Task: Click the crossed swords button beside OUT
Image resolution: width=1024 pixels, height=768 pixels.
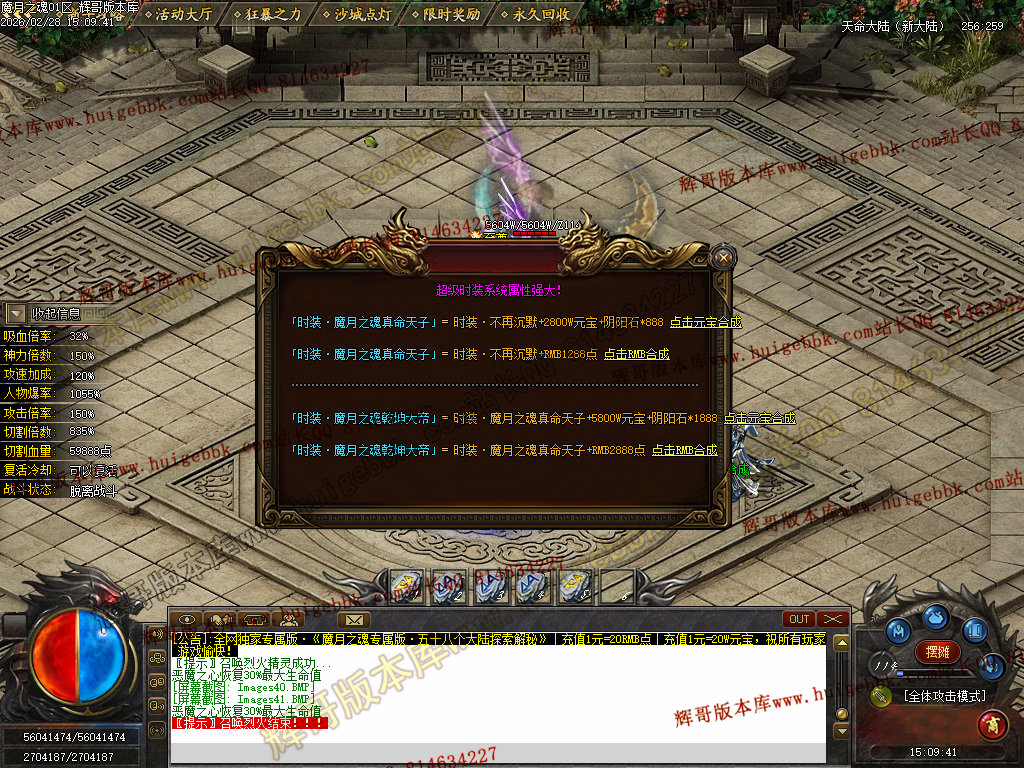Action: [832, 619]
